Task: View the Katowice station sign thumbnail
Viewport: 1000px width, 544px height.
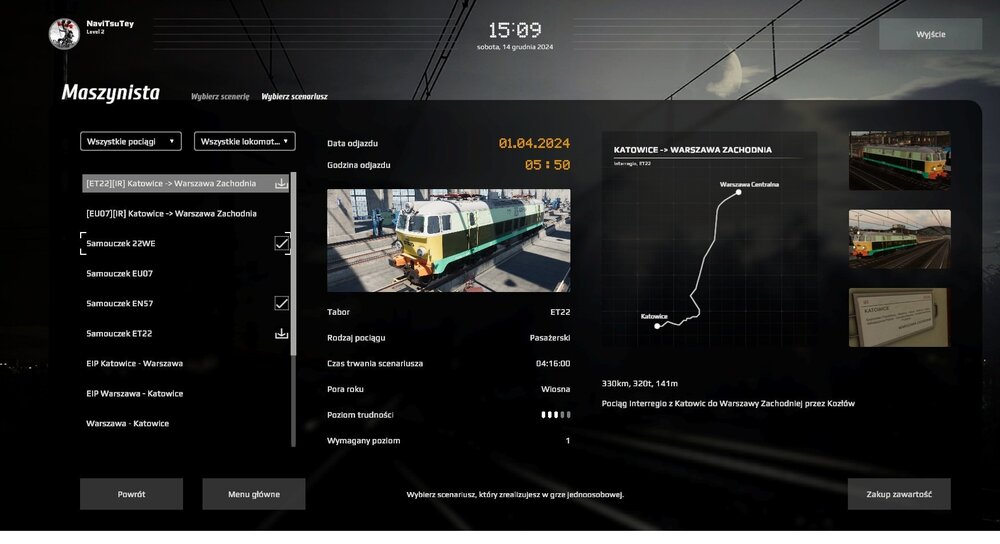Action: coord(899,317)
